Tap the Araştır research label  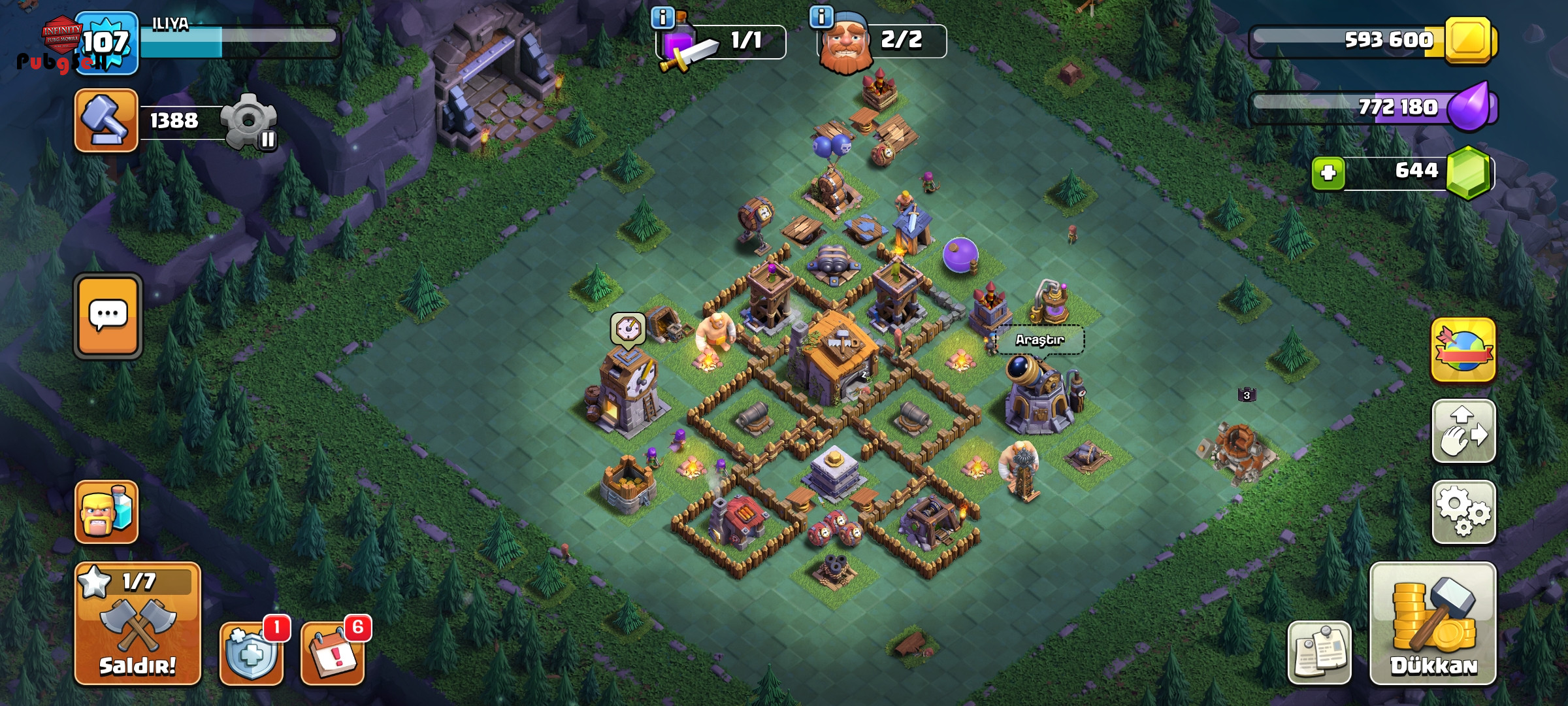pos(1039,340)
